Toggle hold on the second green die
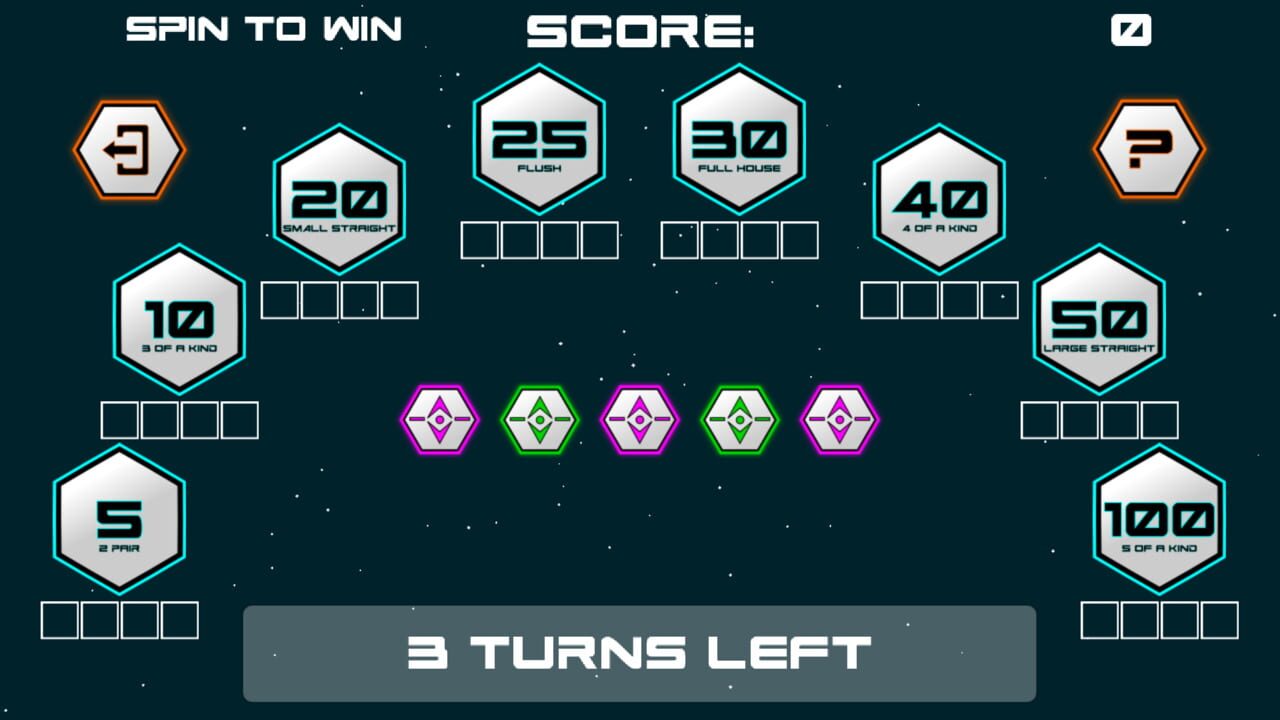1280x720 pixels. point(540,420)
